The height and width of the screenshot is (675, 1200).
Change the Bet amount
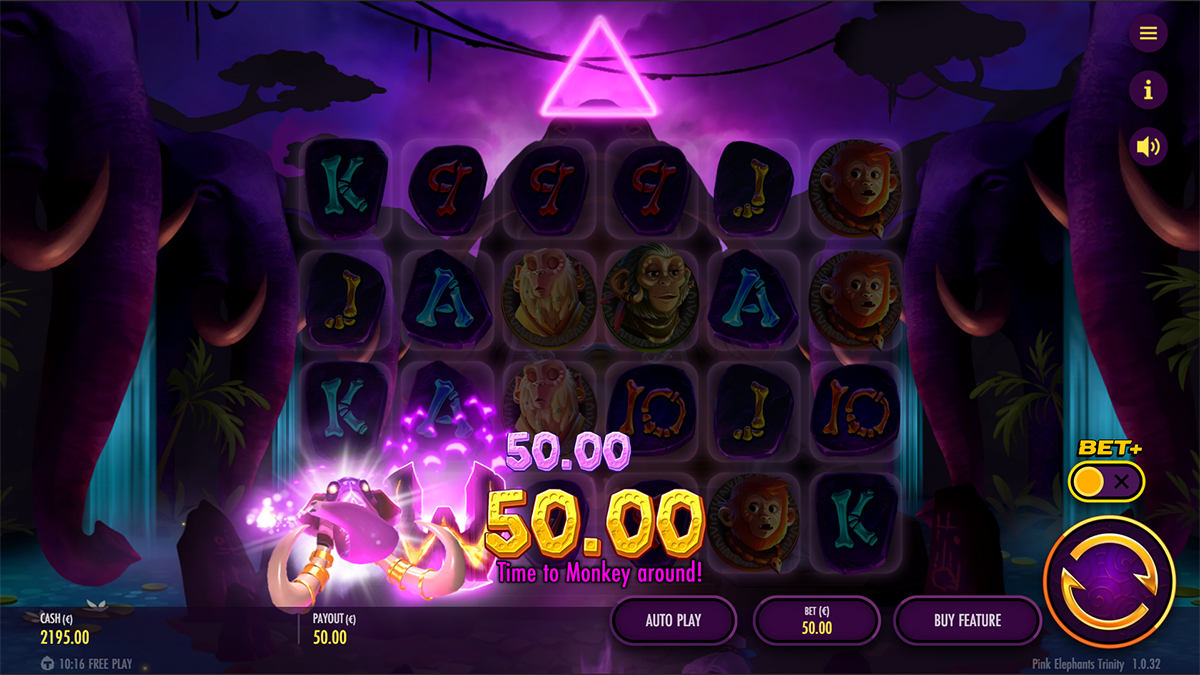point(816,621)
